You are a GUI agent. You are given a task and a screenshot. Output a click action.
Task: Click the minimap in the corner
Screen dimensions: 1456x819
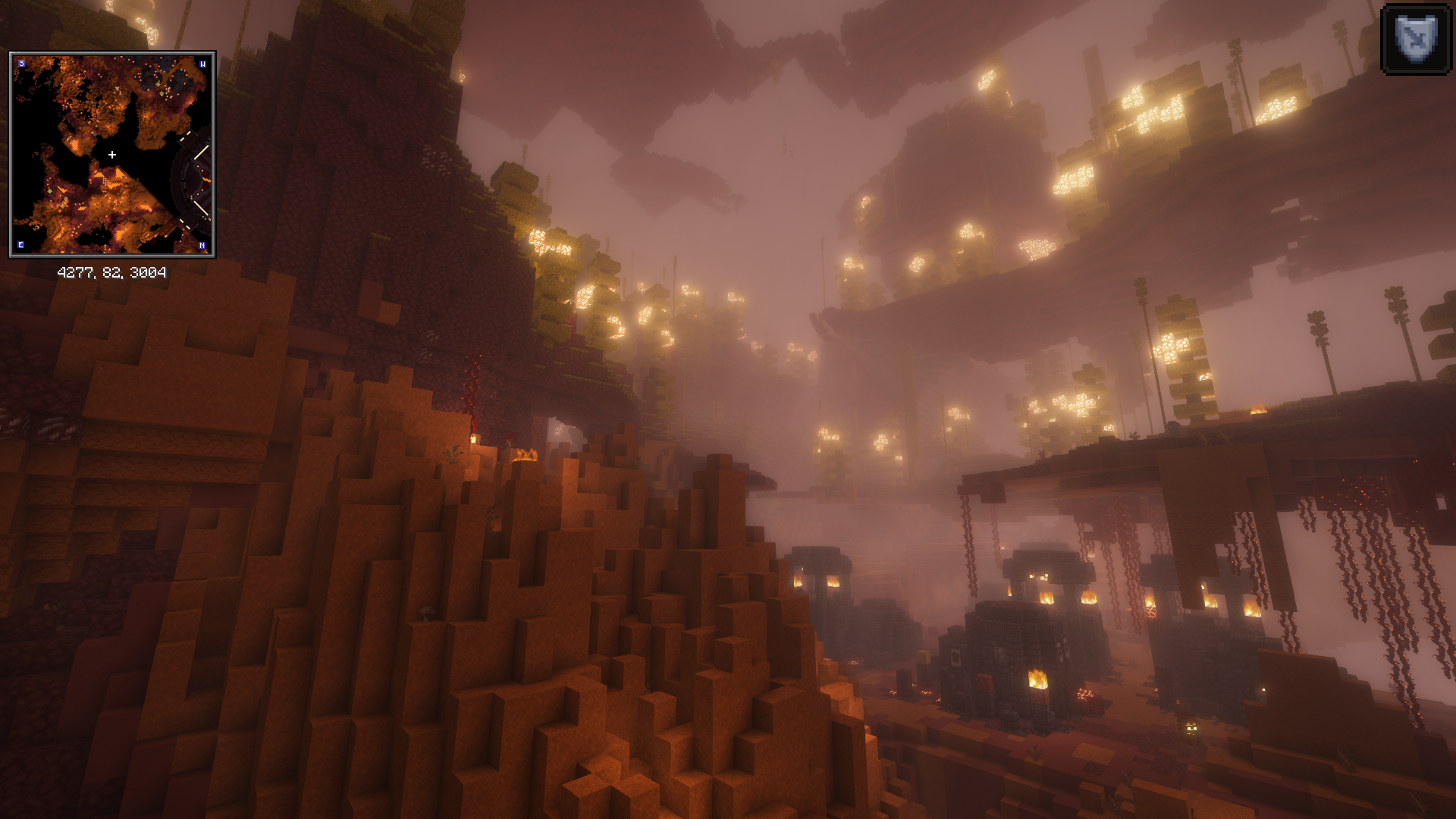[112, 155]
